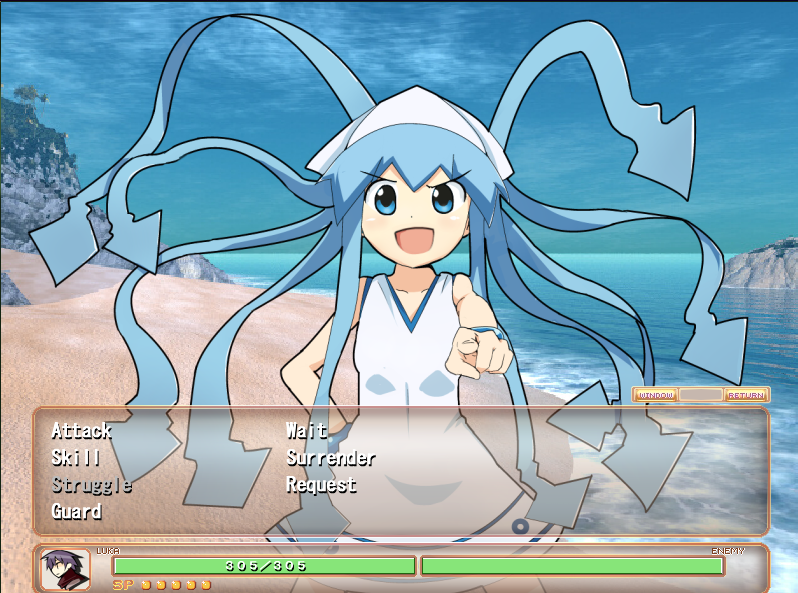Choose Surrender in the battle menu

coord(330,458)
